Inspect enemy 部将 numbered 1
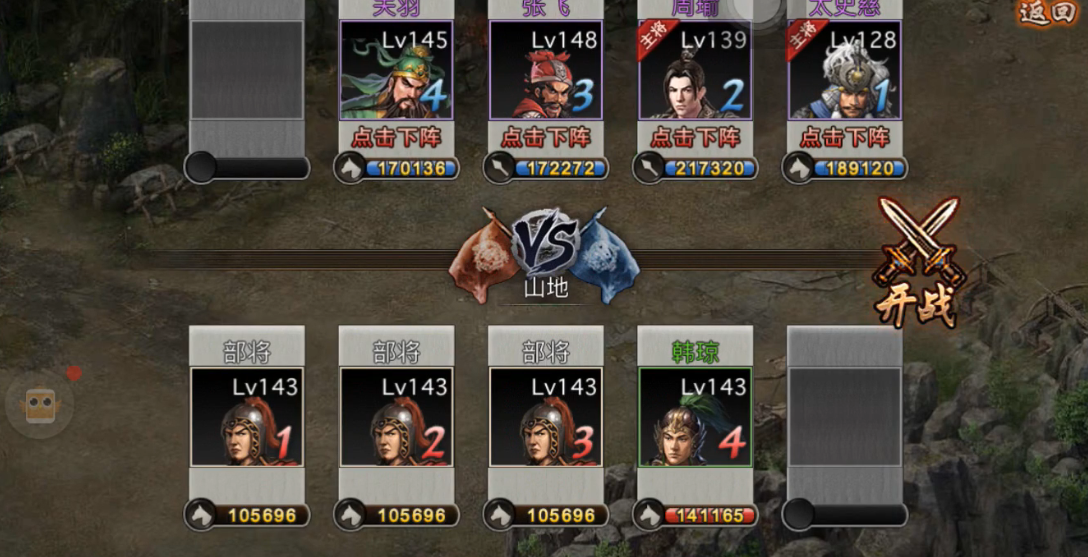Image resolution: width=1088 pixels, height=557 pixels. pyautogui.click(x=246, y=417)
